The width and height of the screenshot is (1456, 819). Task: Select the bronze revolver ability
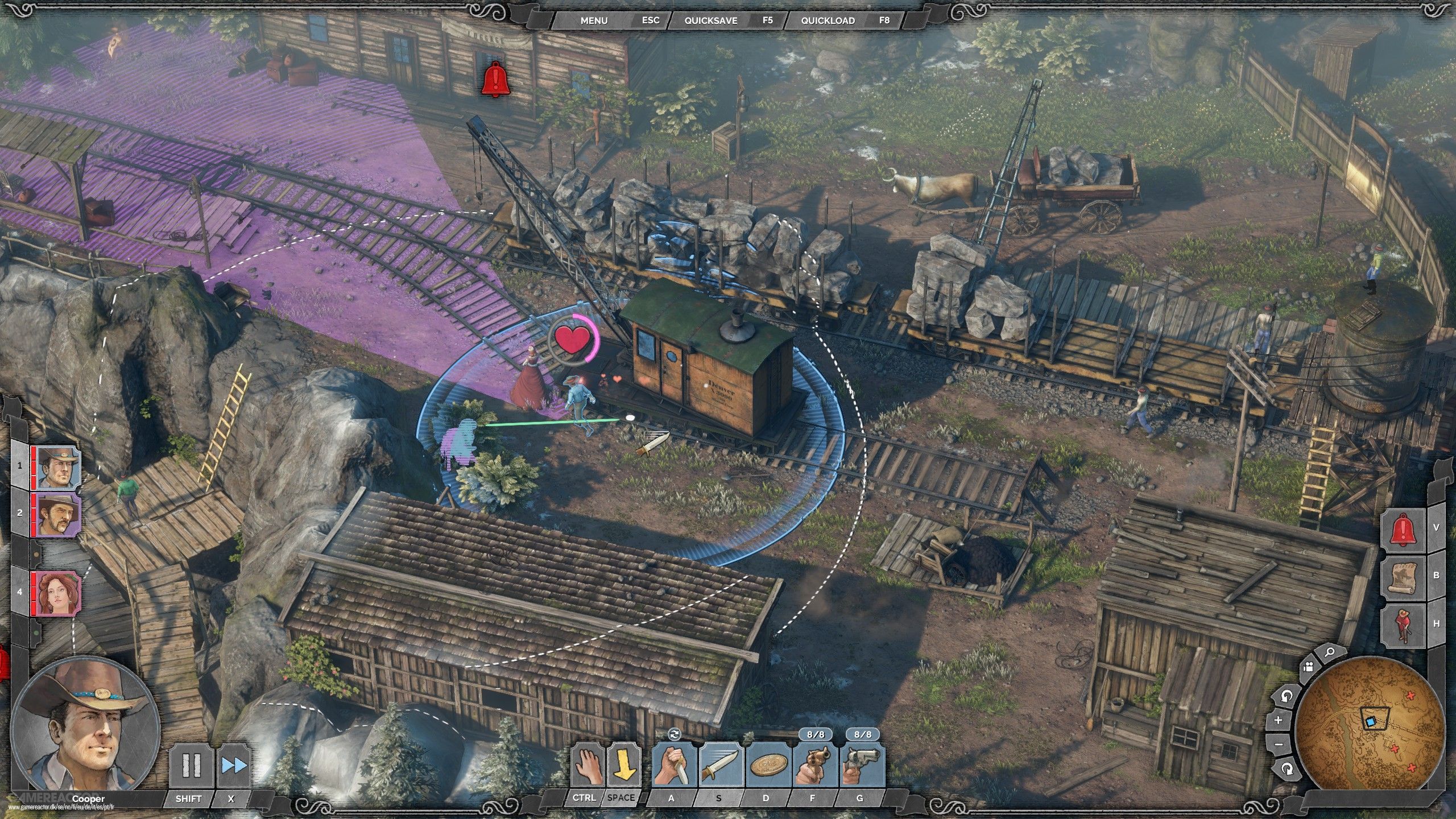click(814, 766)
